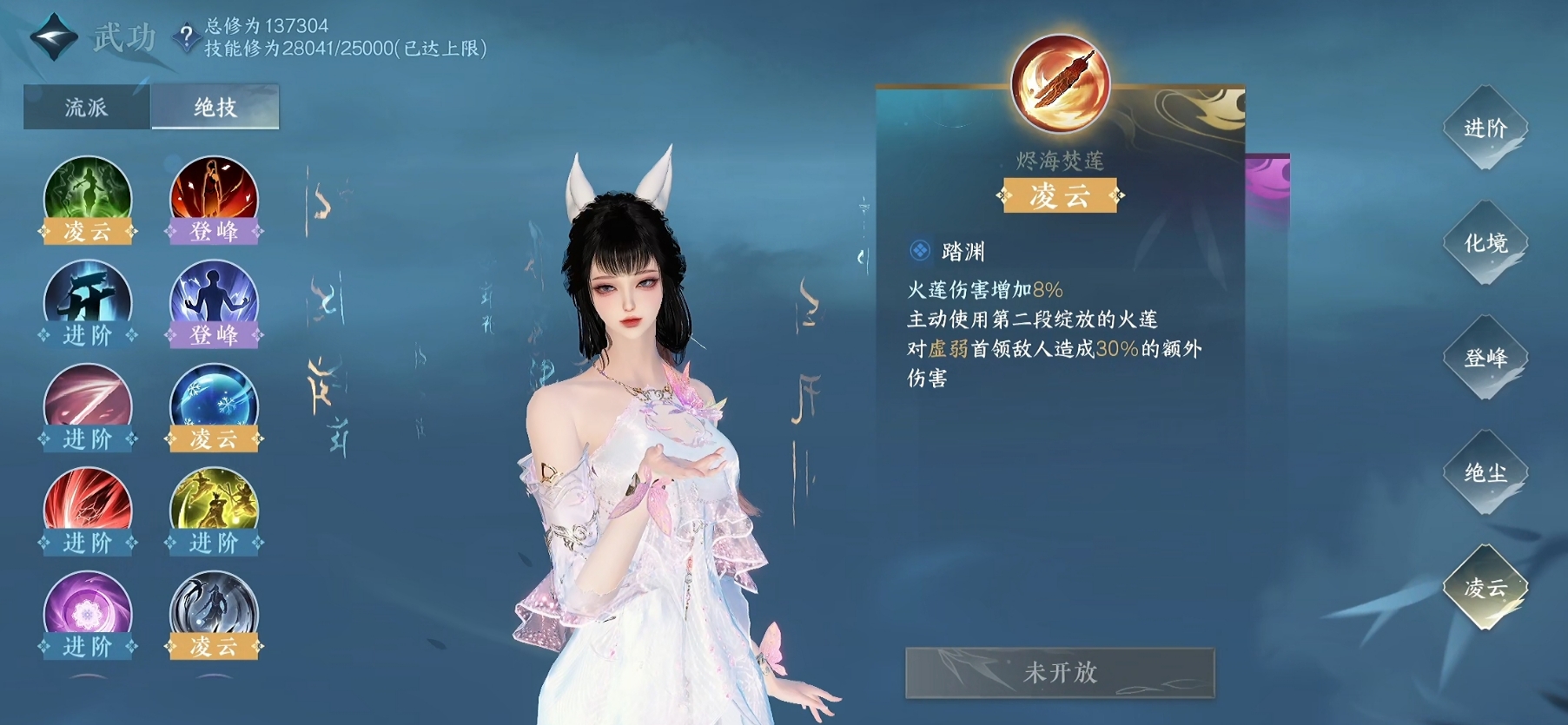Open the red 登峰 skill in top row

pos(214,195)
